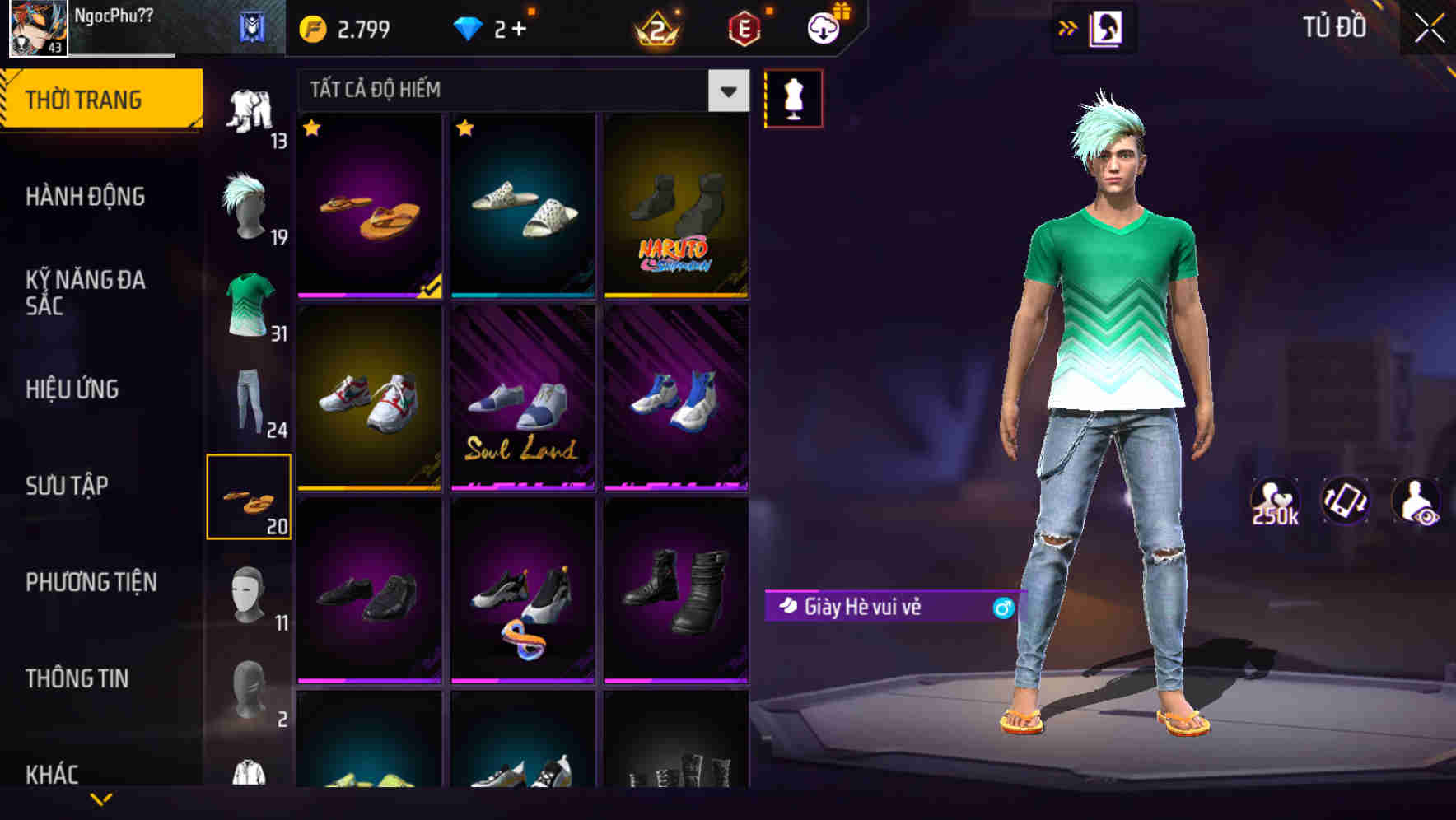Image resolution: width=1456 pixels, height=820 pixels.
Task: Switch to the HÀNH ĐỘNG tab
Action: 86,197
